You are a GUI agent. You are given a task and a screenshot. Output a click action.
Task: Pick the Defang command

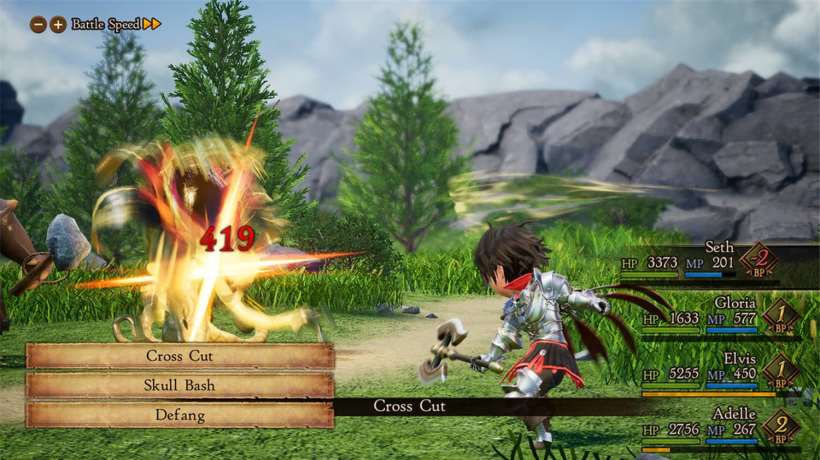(180, 414)
